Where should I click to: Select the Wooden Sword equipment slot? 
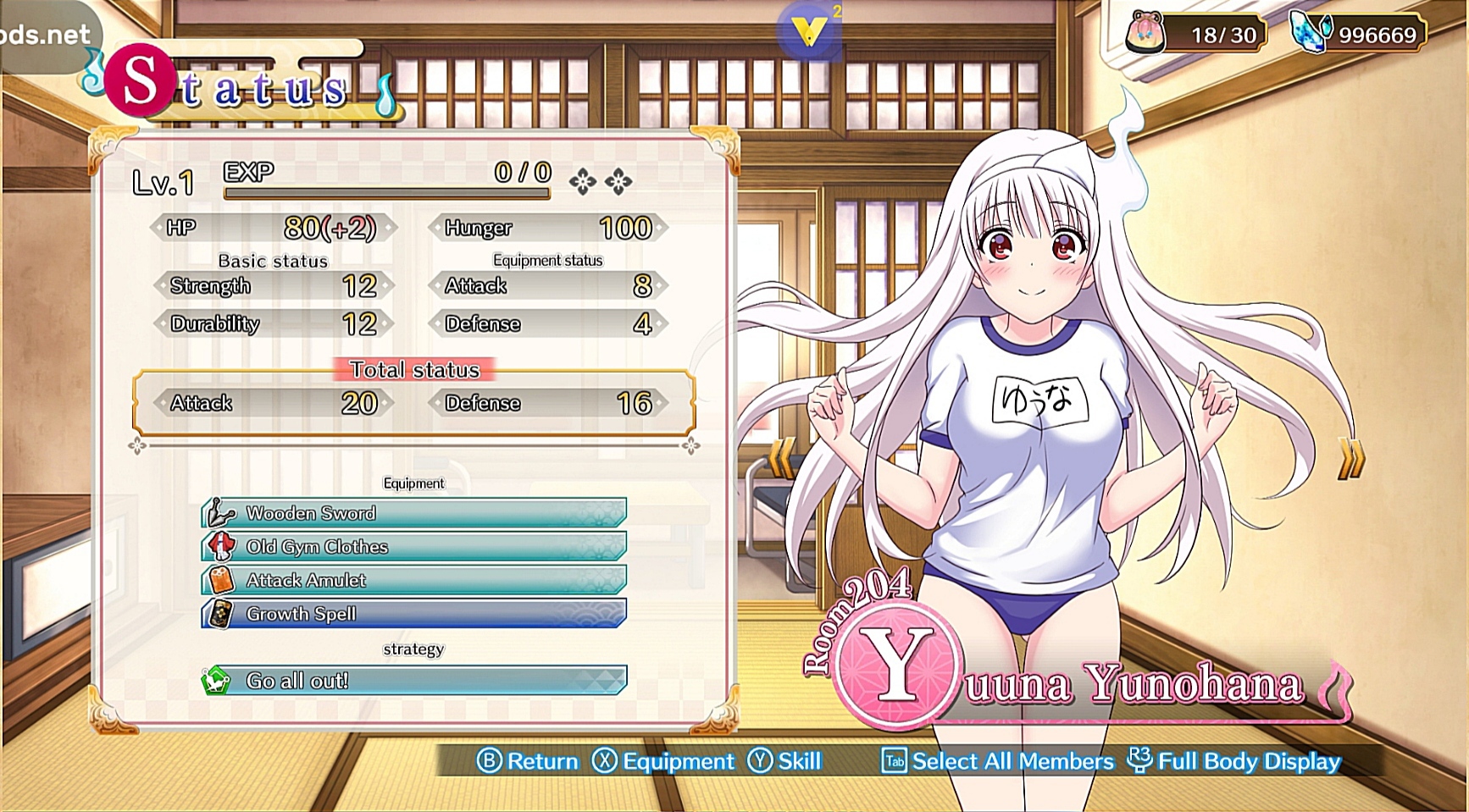(x=414, y=513)
